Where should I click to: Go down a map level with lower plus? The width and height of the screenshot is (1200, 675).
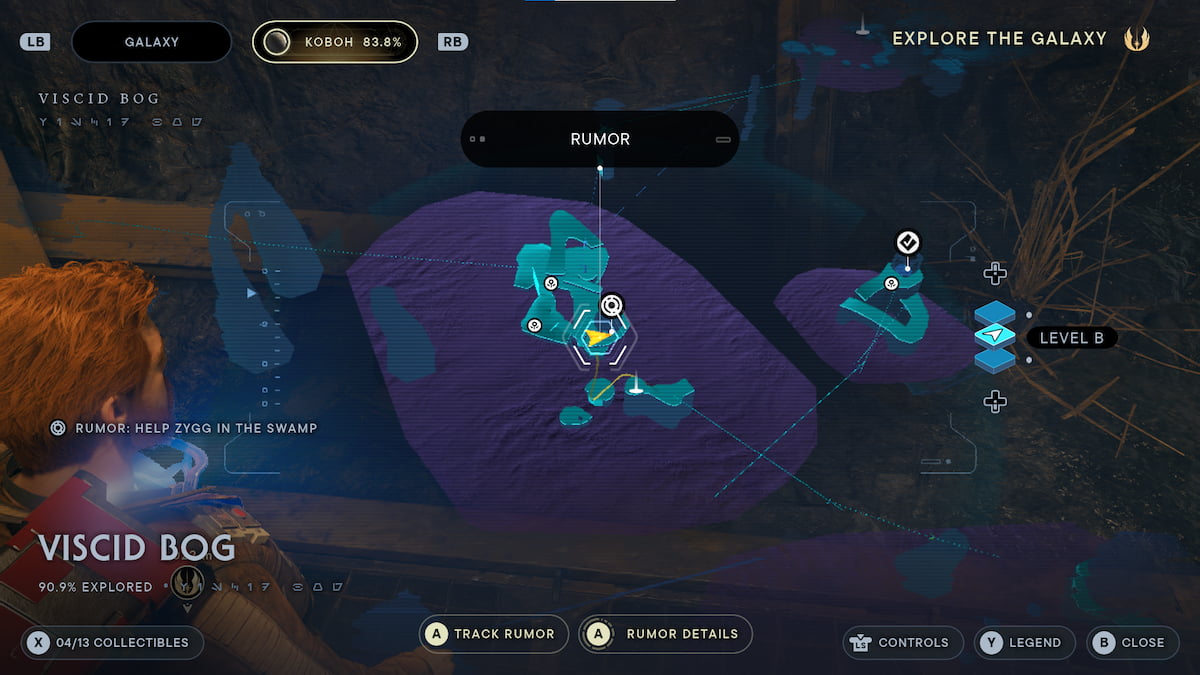point(994,402)
